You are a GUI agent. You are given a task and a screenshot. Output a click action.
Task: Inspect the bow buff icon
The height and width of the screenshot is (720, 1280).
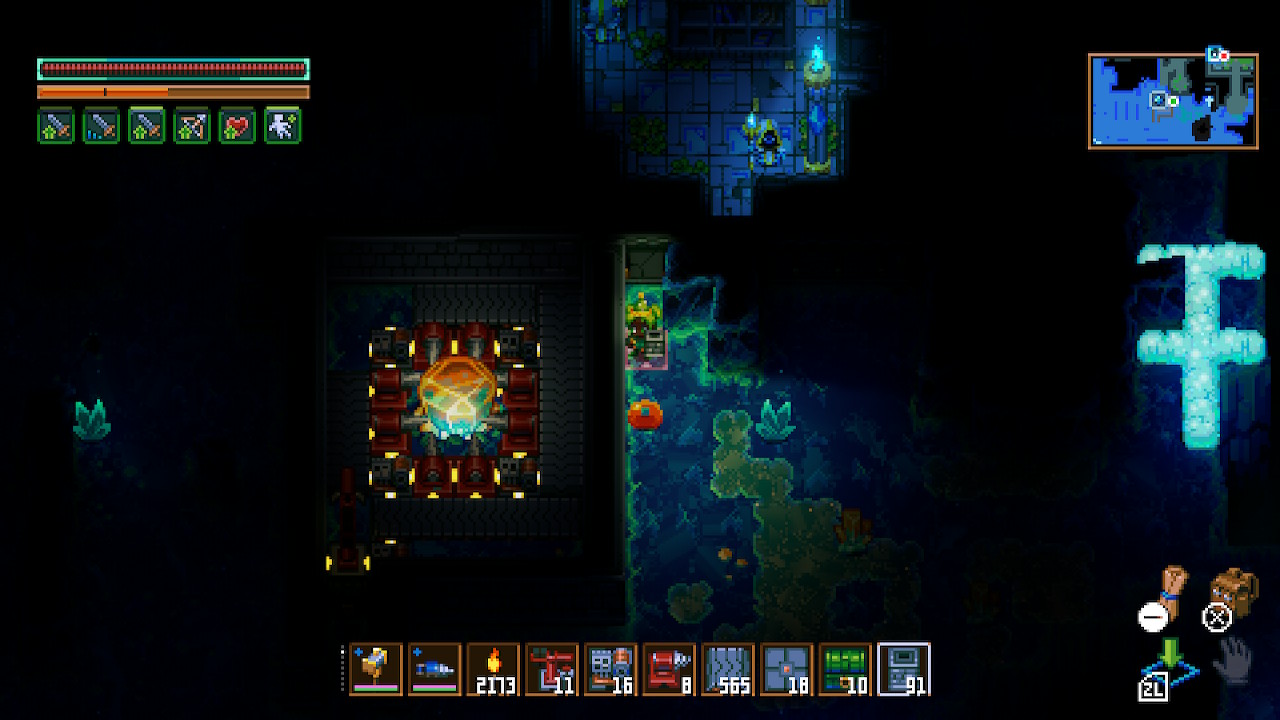[x=192, y=126]
